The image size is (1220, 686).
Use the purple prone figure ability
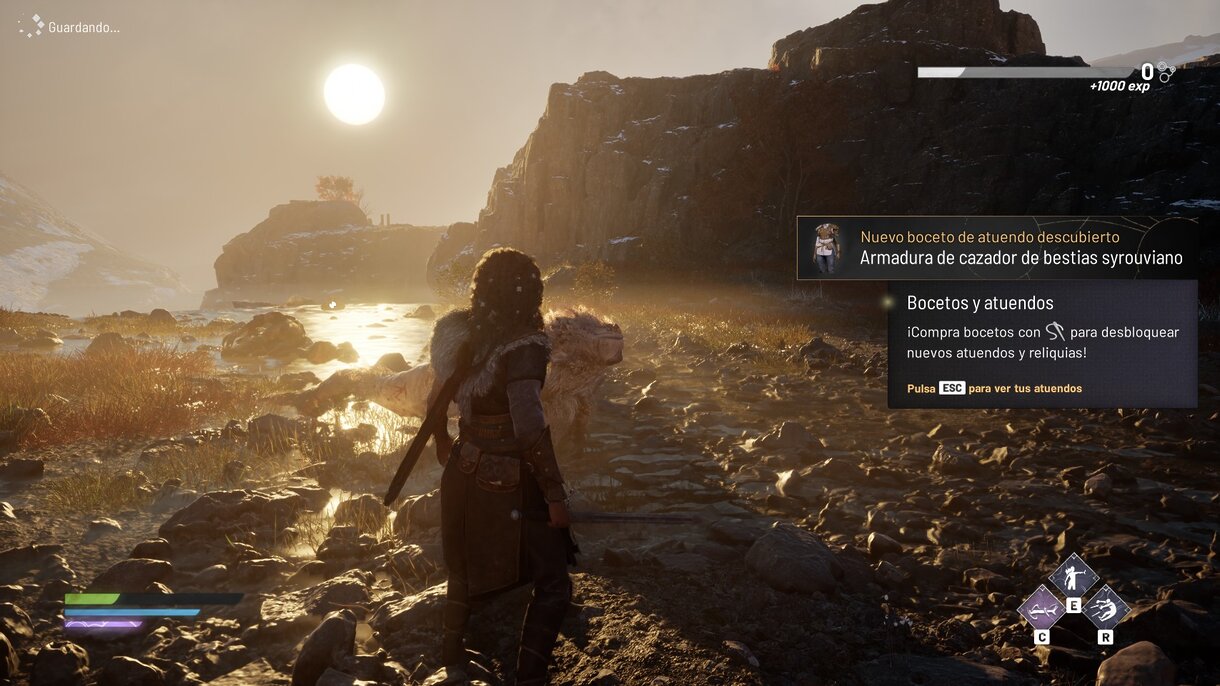[1041, 607]
